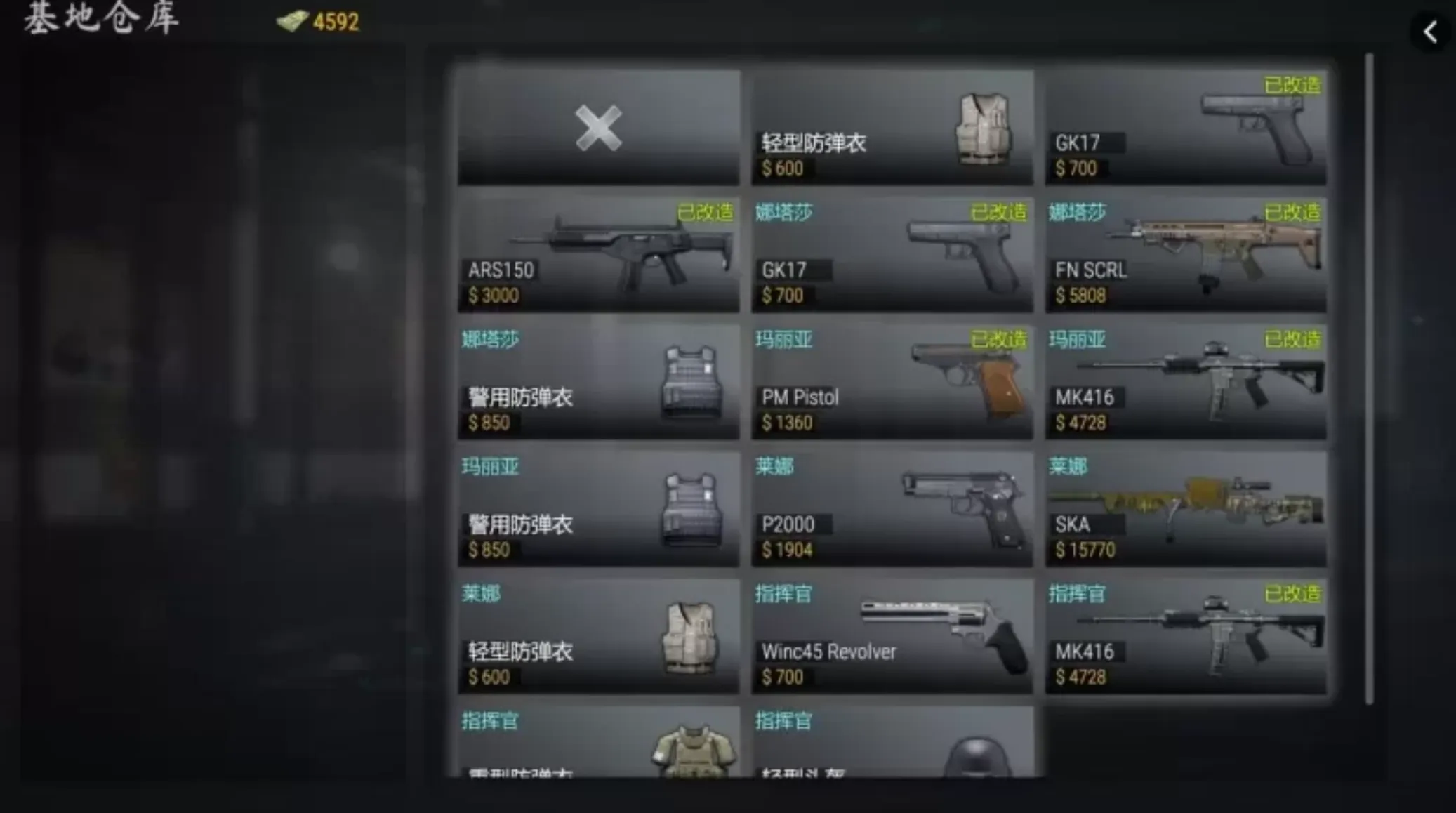This screenshot has width=1456, height=813.
Task: Choose 娜塔莎's GK17 pistol
Action: click(892, 255)
